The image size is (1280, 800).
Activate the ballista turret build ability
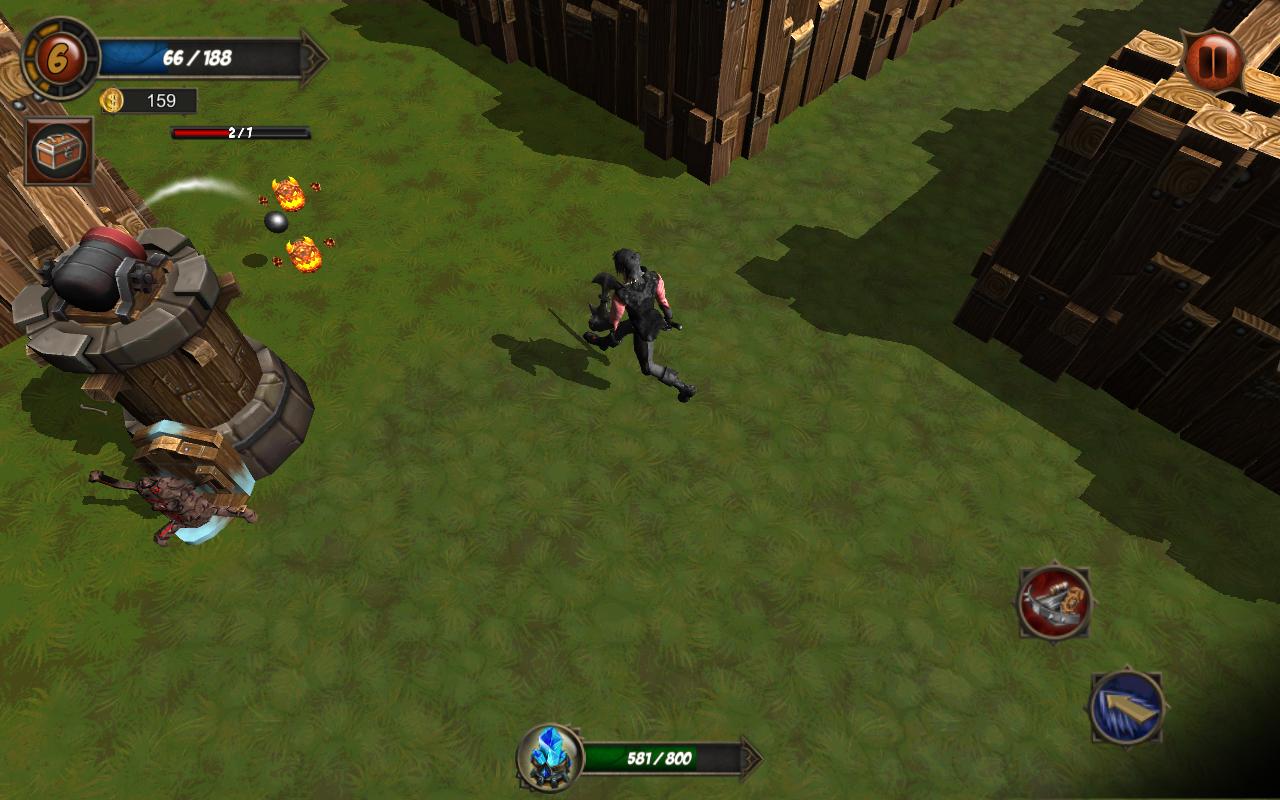tap(1054, 601)
